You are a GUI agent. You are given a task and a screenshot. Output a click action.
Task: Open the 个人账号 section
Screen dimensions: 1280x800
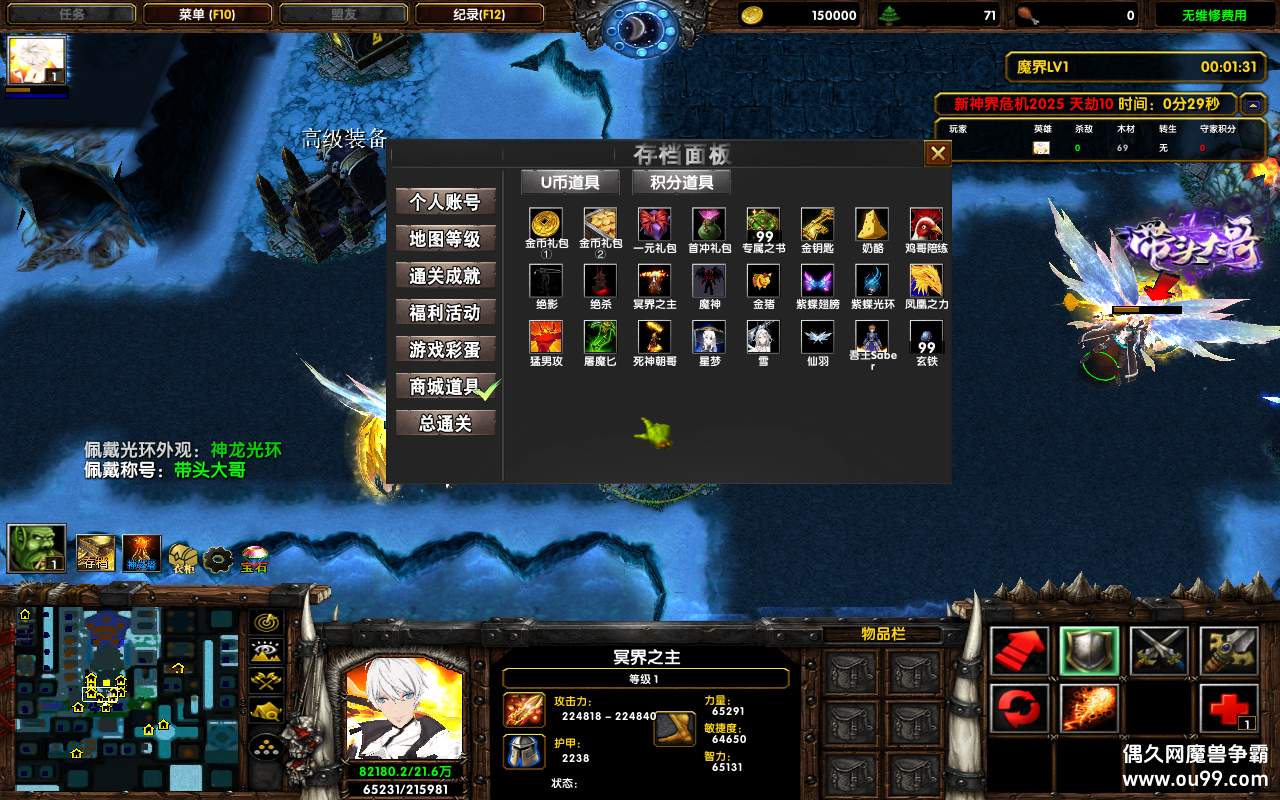tap(445, 202)
